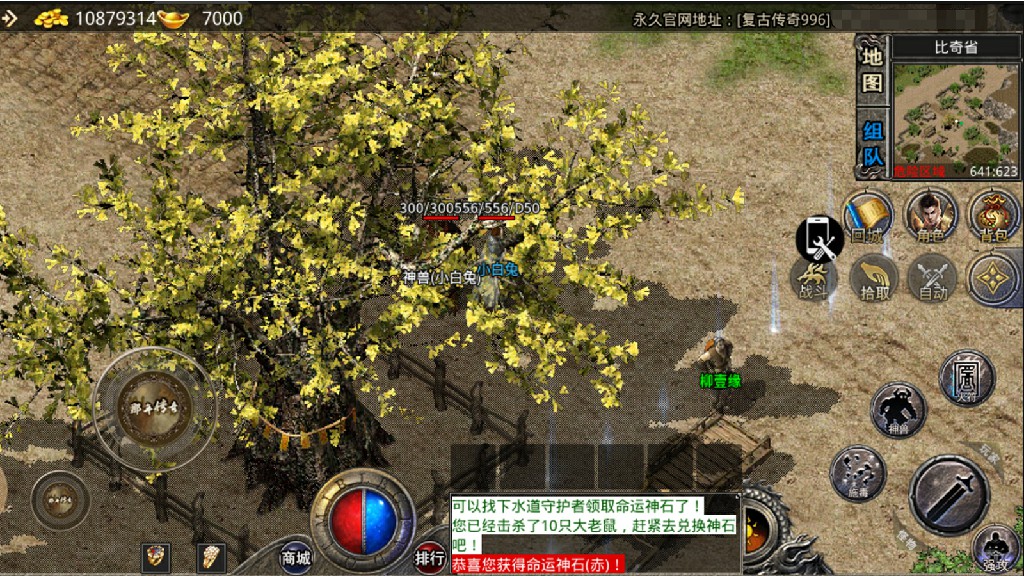Tap the 拾取 pickup button
Image resolution: width=1024 pixels, height=576 pixels.
click(x=874, y=277)
